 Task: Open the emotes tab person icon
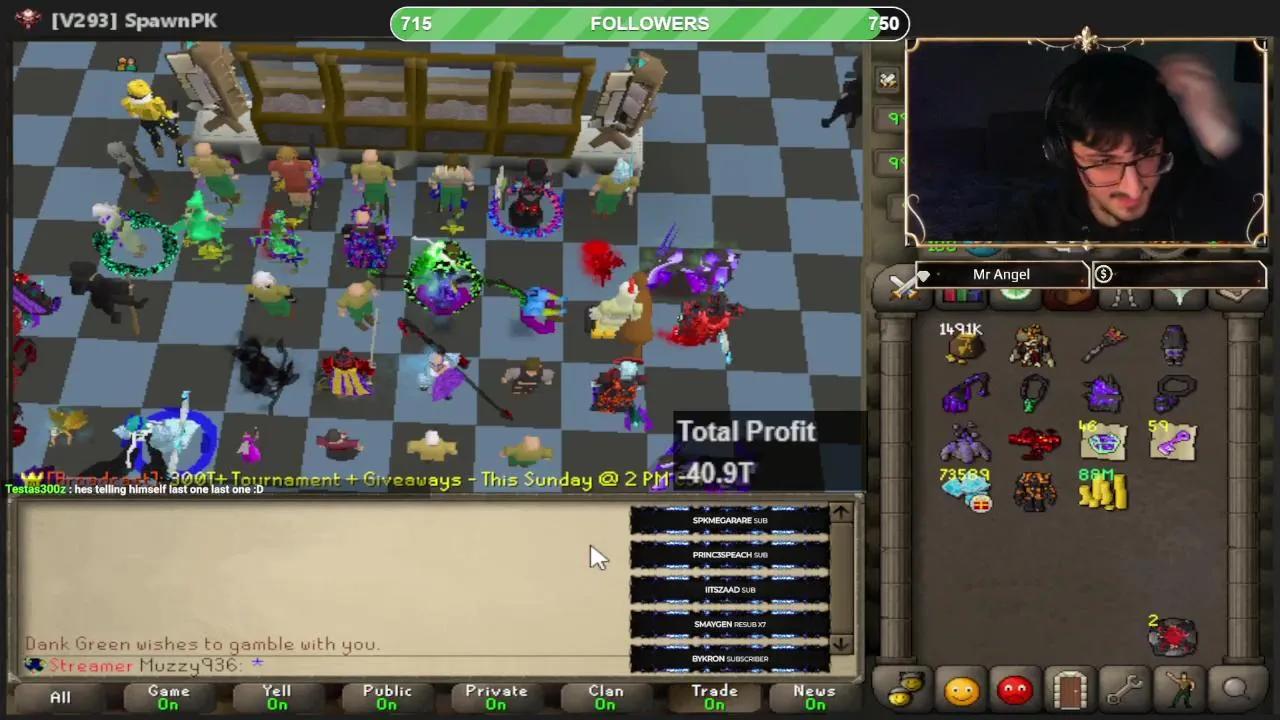pos(1180,688)
